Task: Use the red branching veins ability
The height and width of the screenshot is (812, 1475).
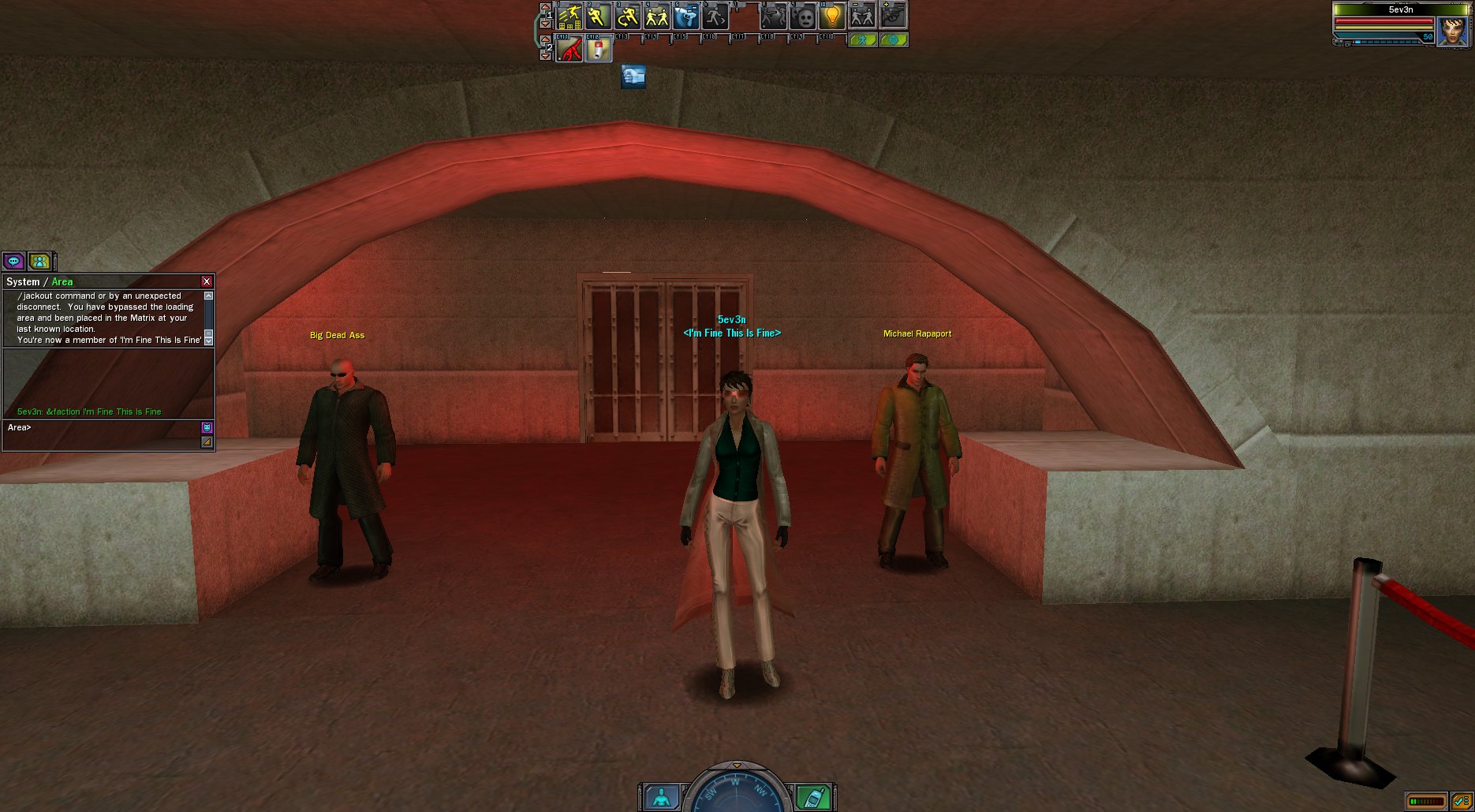Action: coord(569,50)
